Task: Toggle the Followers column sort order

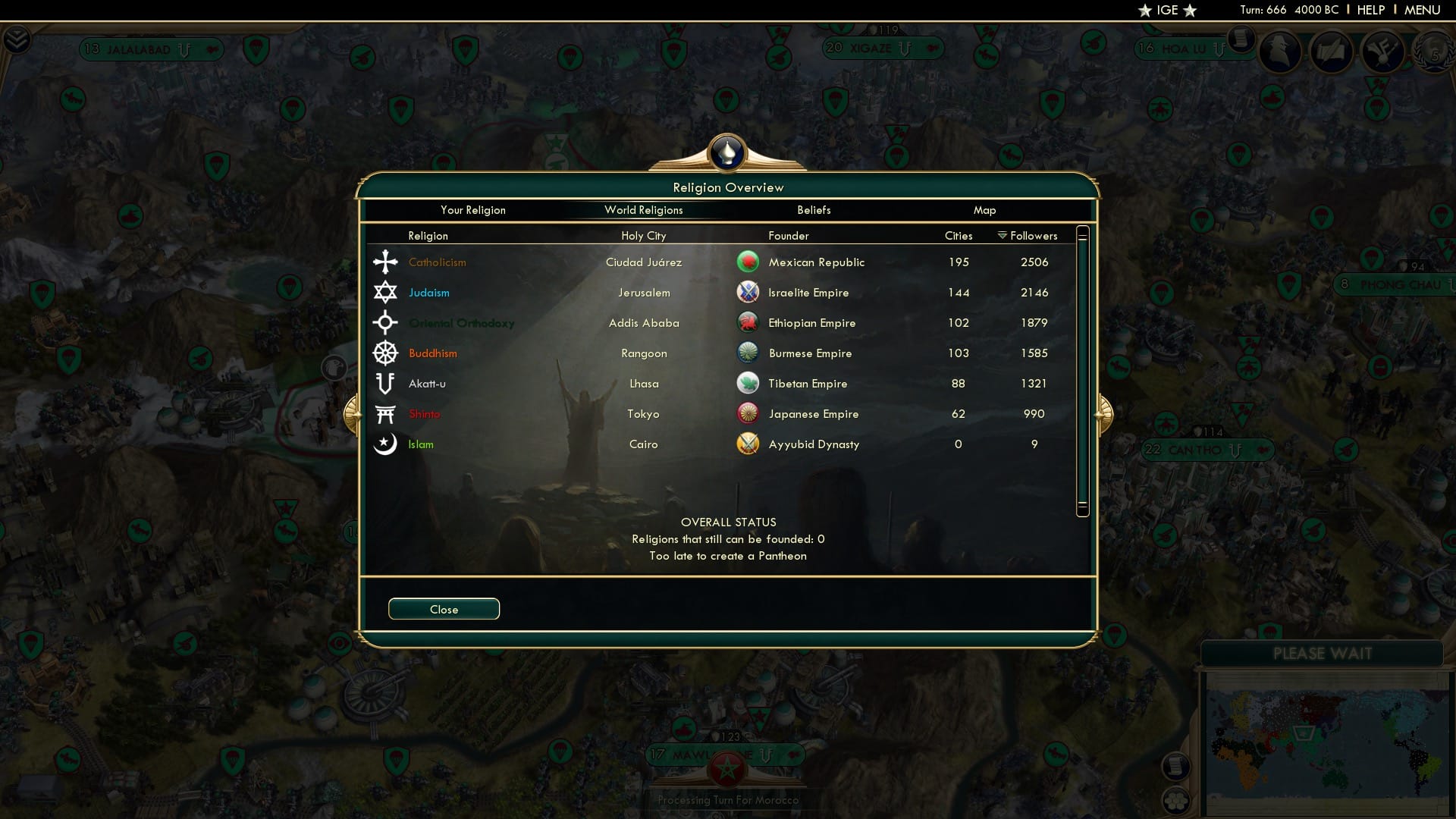Action: tap(1028, 236)
